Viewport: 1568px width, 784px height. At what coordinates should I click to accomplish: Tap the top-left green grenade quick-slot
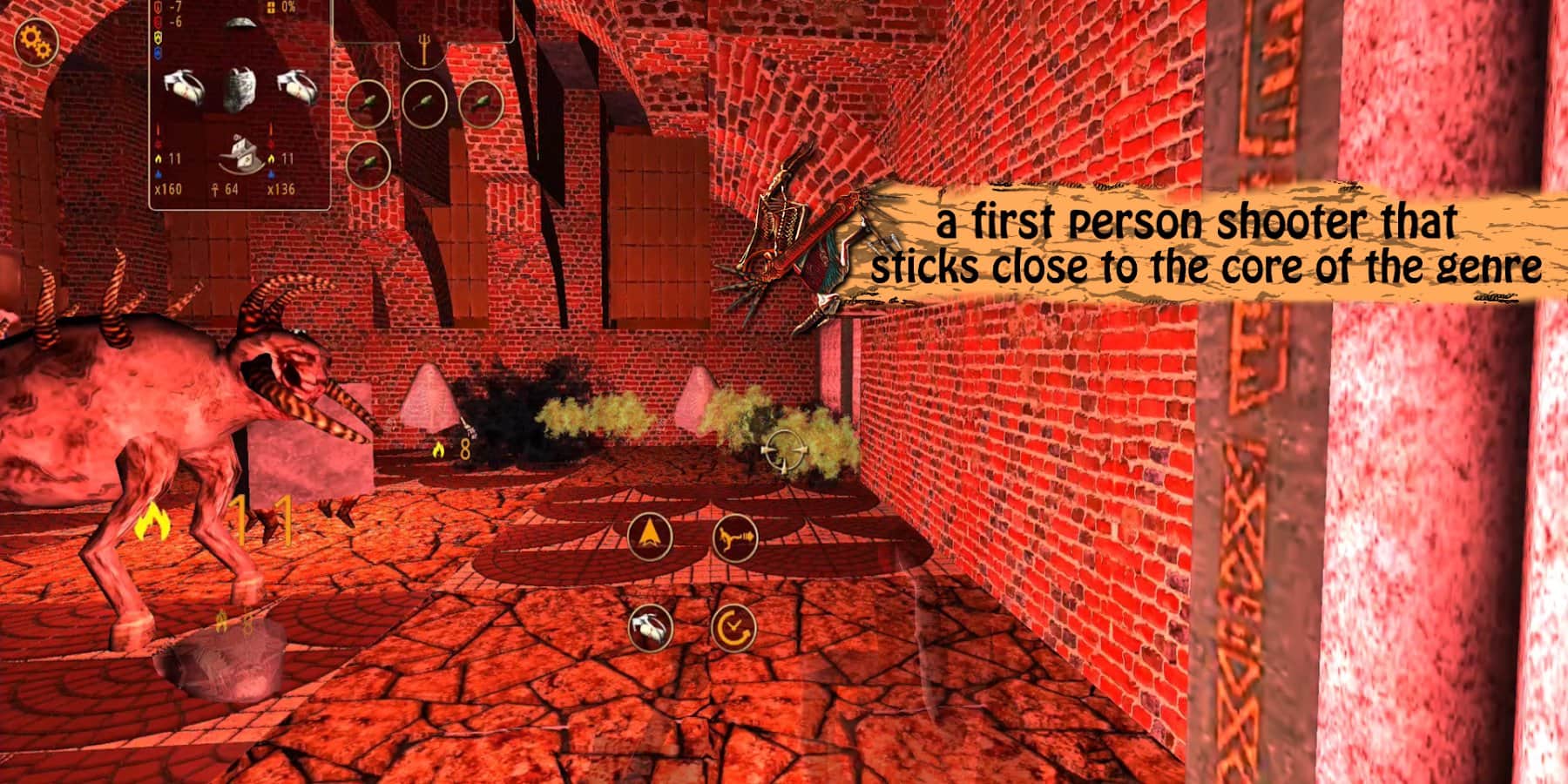(370, 104)
